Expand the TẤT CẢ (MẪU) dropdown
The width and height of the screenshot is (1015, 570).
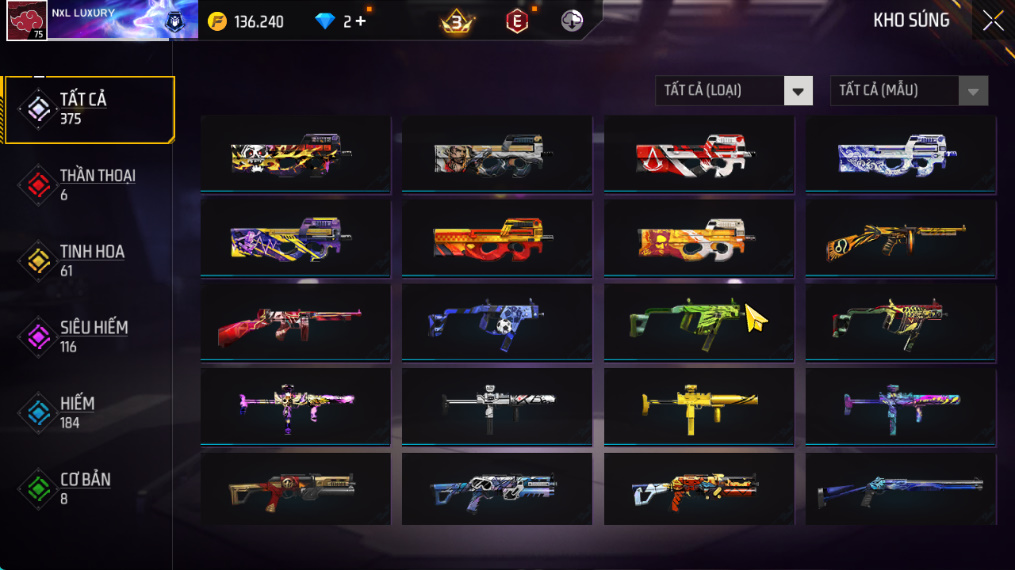pyautogui.click(x=908, y=91)
